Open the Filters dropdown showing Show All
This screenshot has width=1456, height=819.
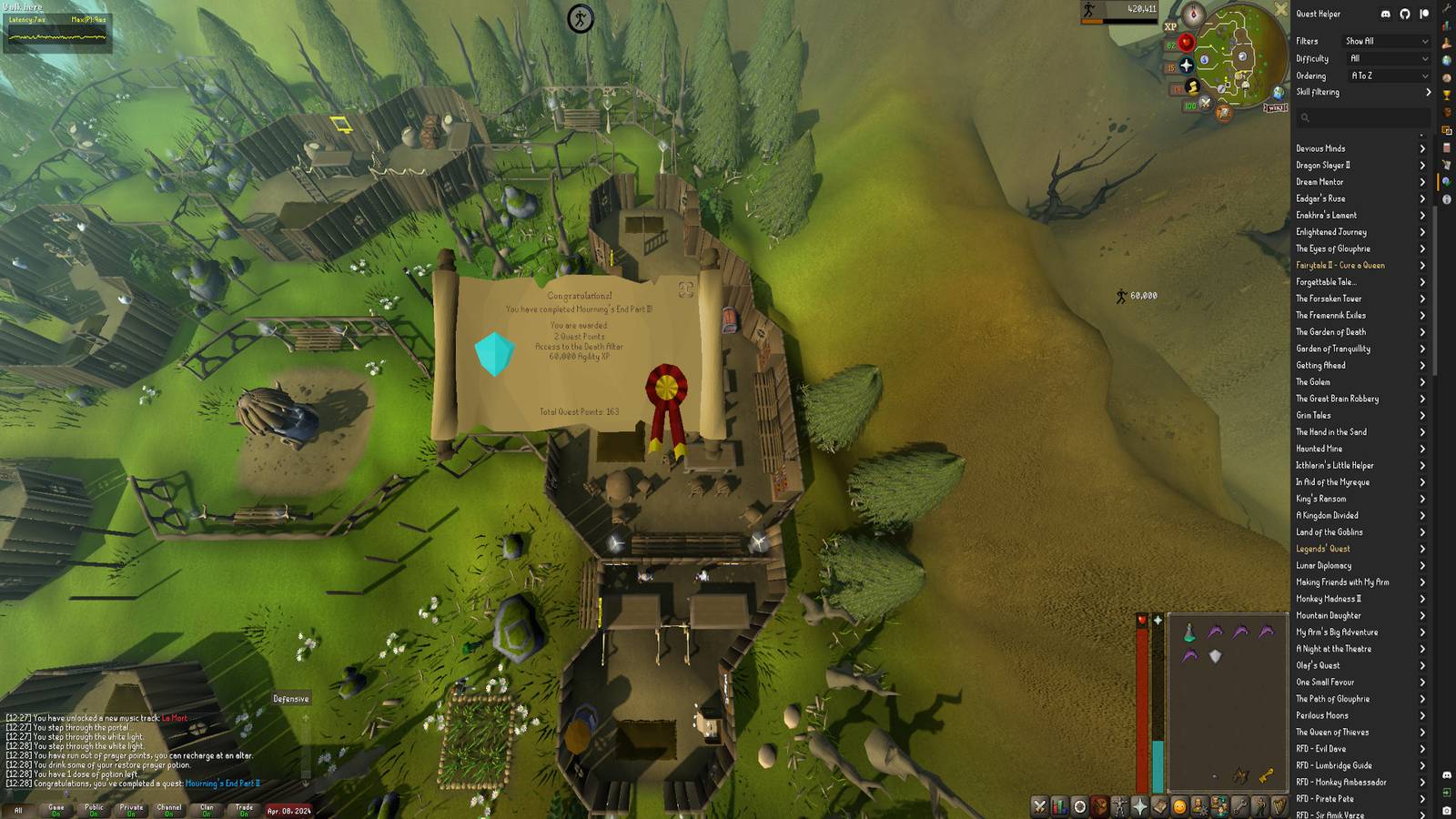[x=1386, y=41]
